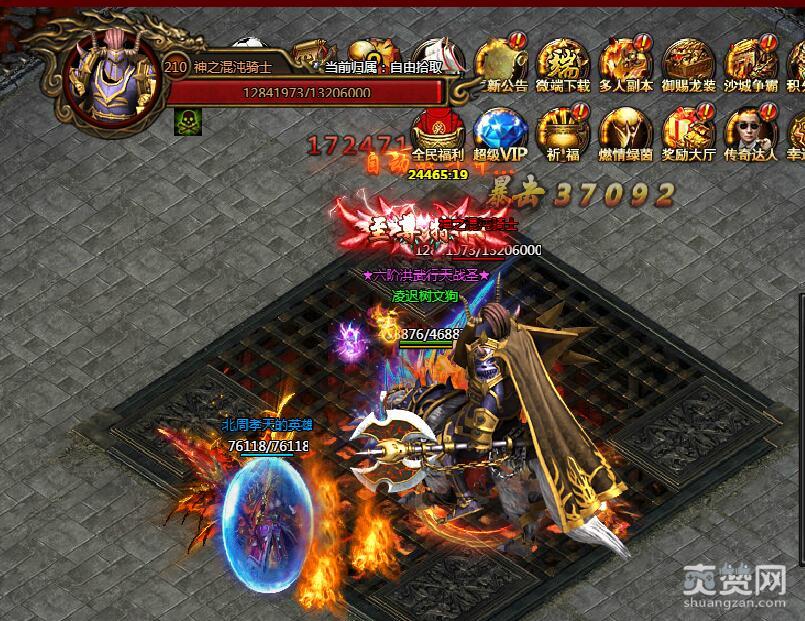The image size is (805, 621).
Task: Click the green skull debuff icon
Action: 187,121
